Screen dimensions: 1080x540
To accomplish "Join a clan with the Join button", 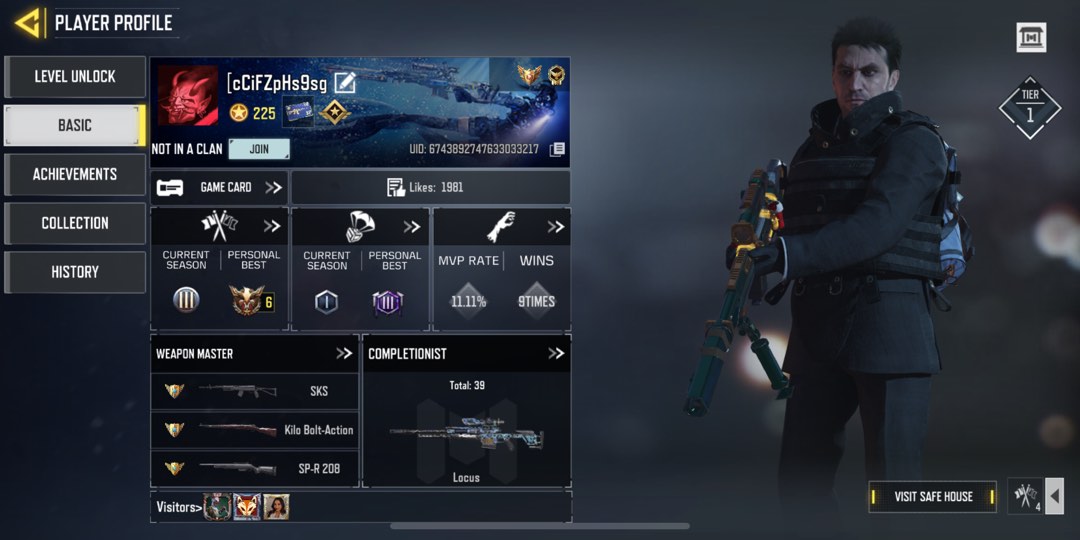I will [x=259, y=149].
